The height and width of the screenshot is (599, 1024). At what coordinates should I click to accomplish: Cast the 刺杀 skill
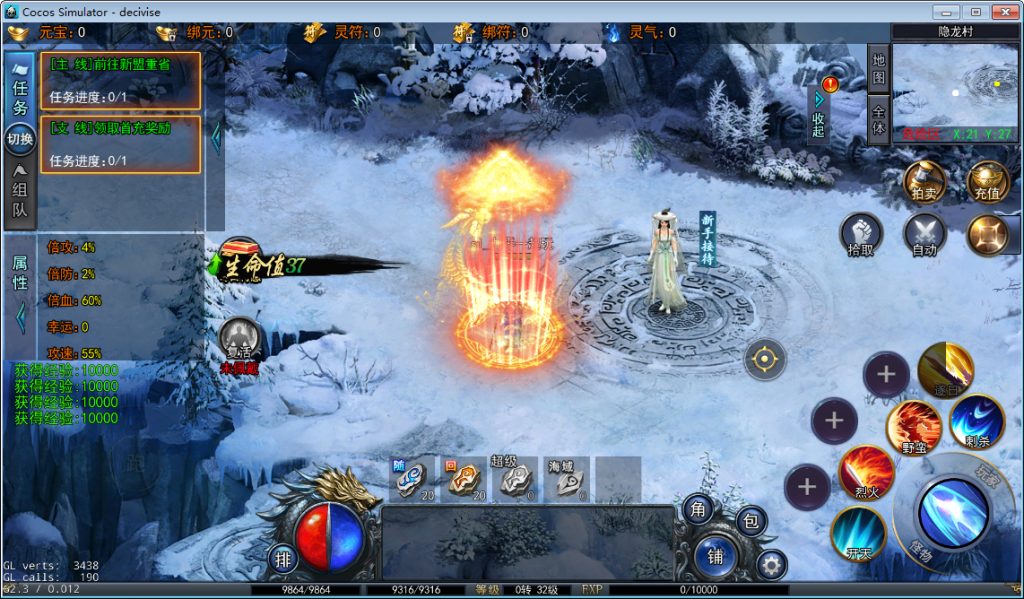976,421
